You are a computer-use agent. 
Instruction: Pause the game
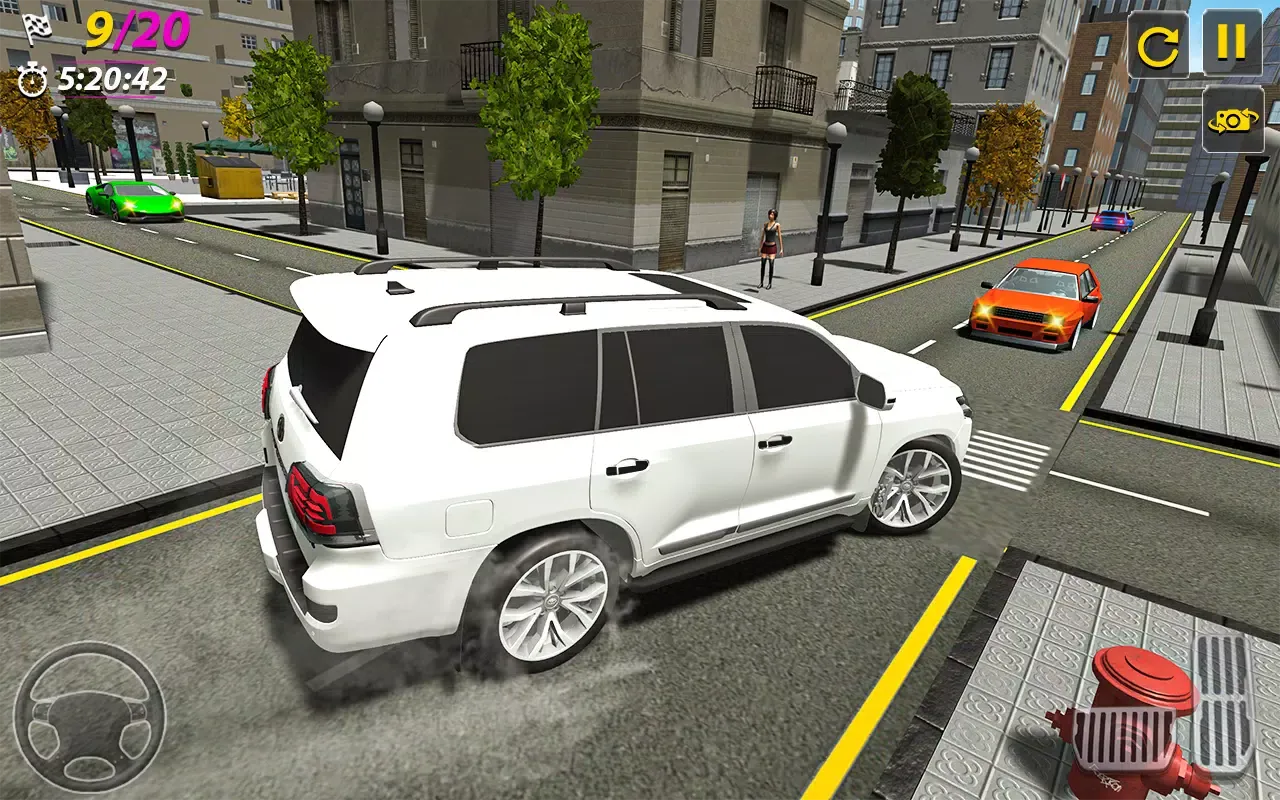(x=1231, y=43)
